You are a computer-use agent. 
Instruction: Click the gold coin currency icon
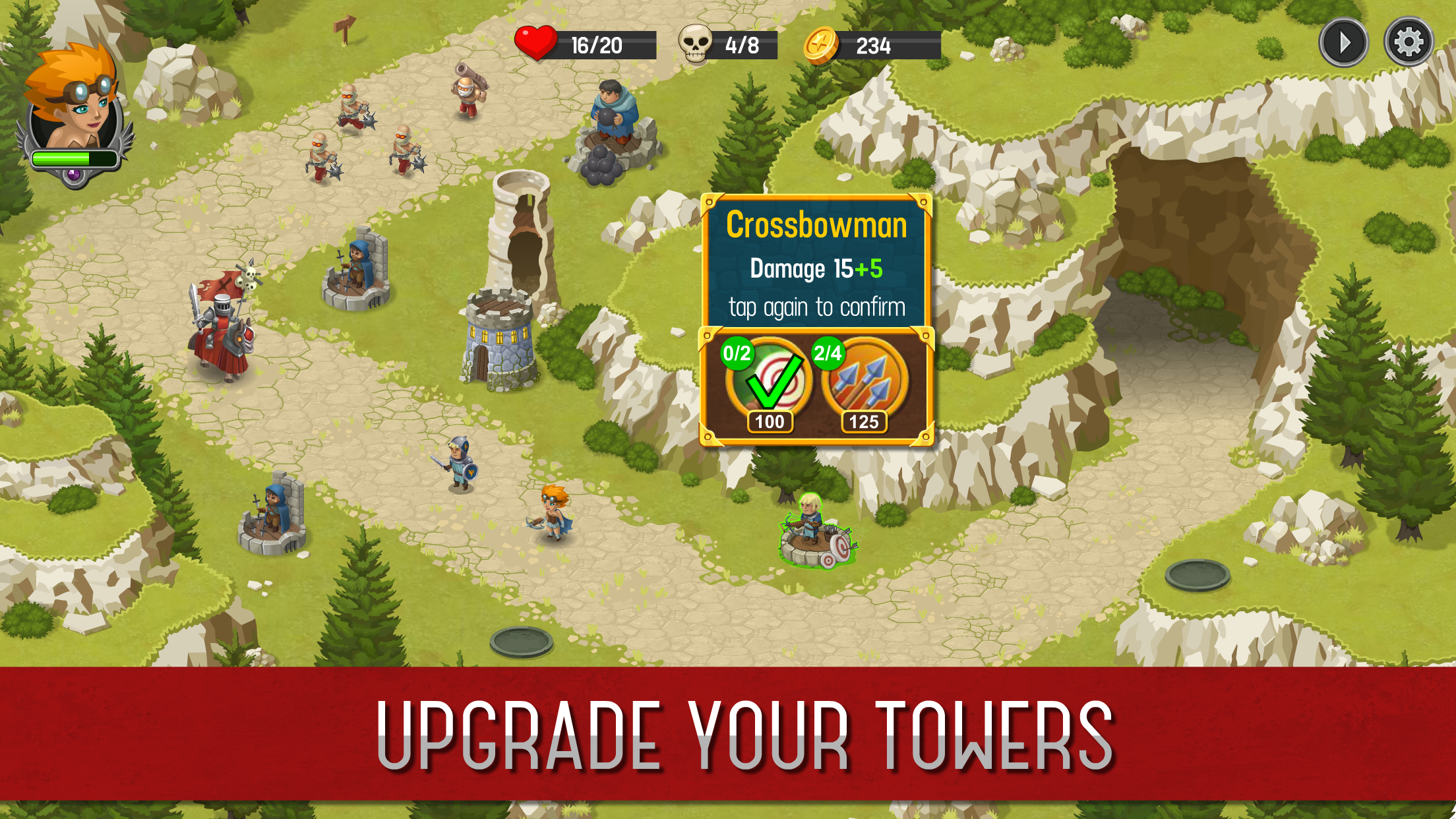[x=820, y=44]
